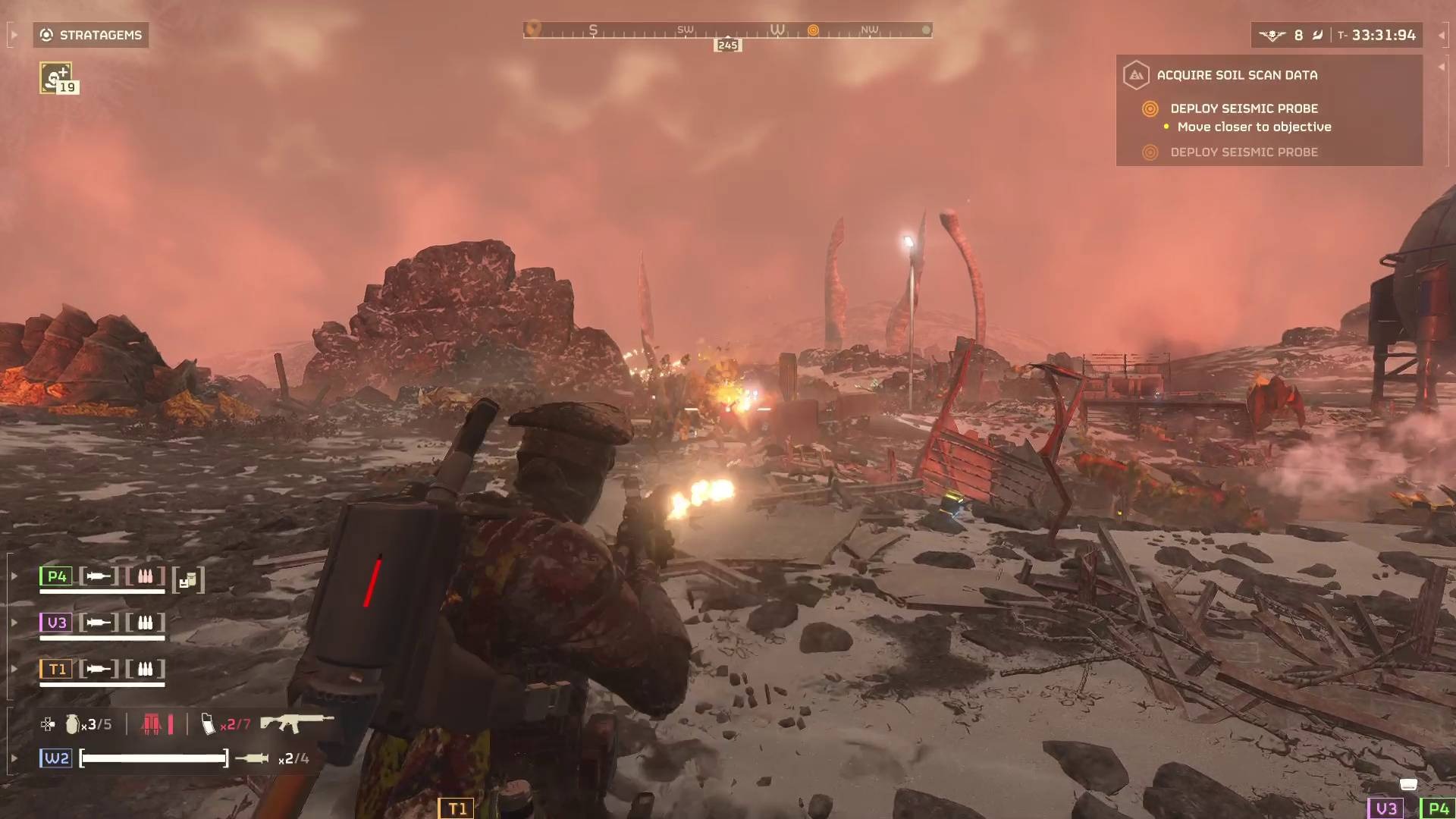Screen dimensions: 1456x819
Task: Click the P4 supply pack icon
Action: 188,581
